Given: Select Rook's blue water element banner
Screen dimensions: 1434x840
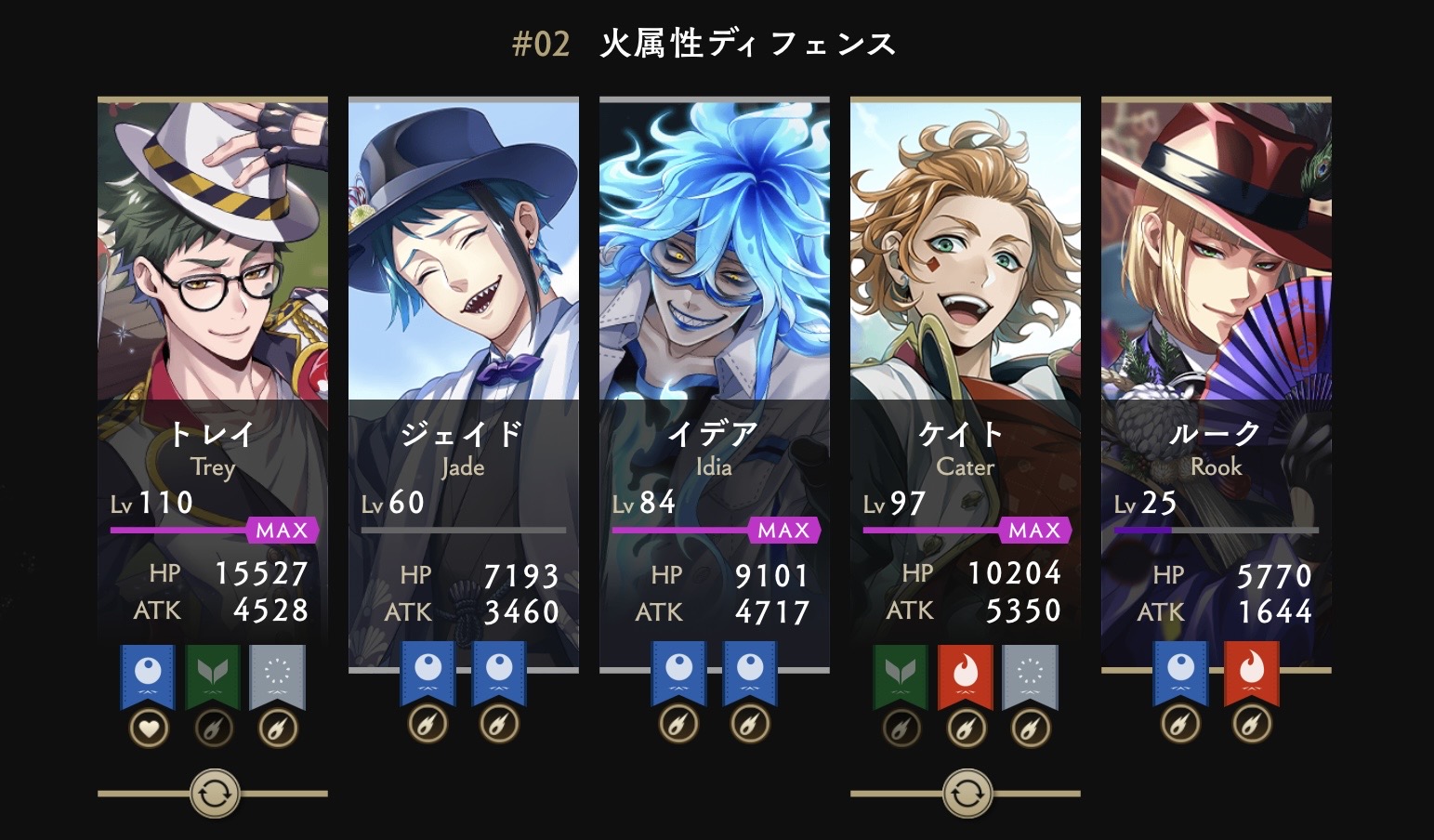Looking at the screenshot, I should click(x=1181, y=673).
